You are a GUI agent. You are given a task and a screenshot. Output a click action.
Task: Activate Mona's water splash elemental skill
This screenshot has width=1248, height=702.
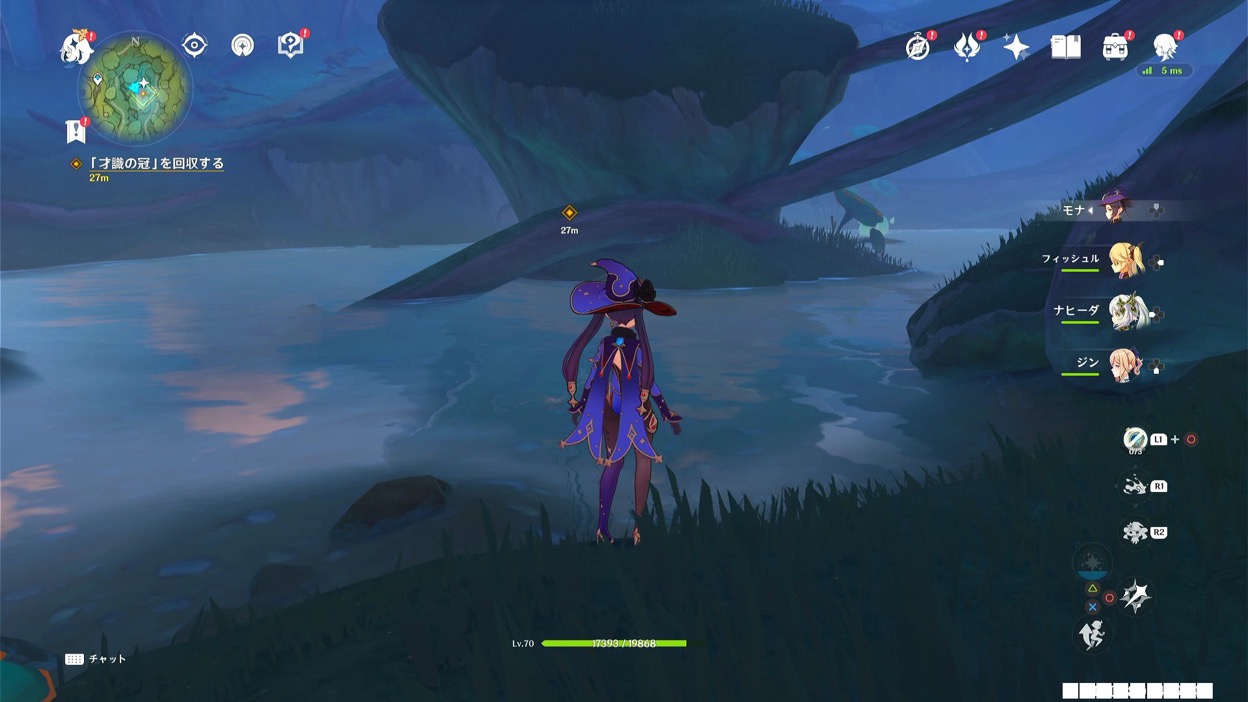click(1135, 597)
